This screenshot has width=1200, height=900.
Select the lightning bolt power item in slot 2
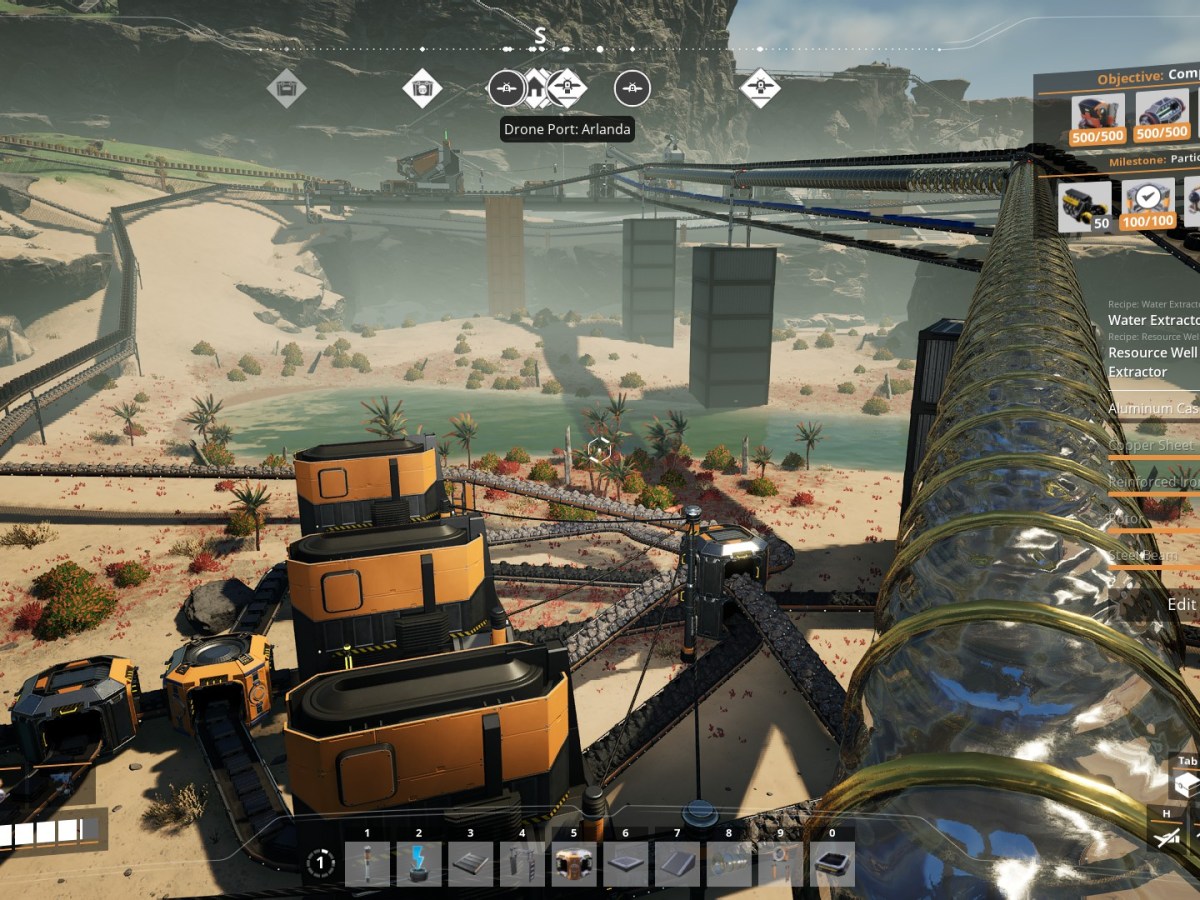coord(419,864)
